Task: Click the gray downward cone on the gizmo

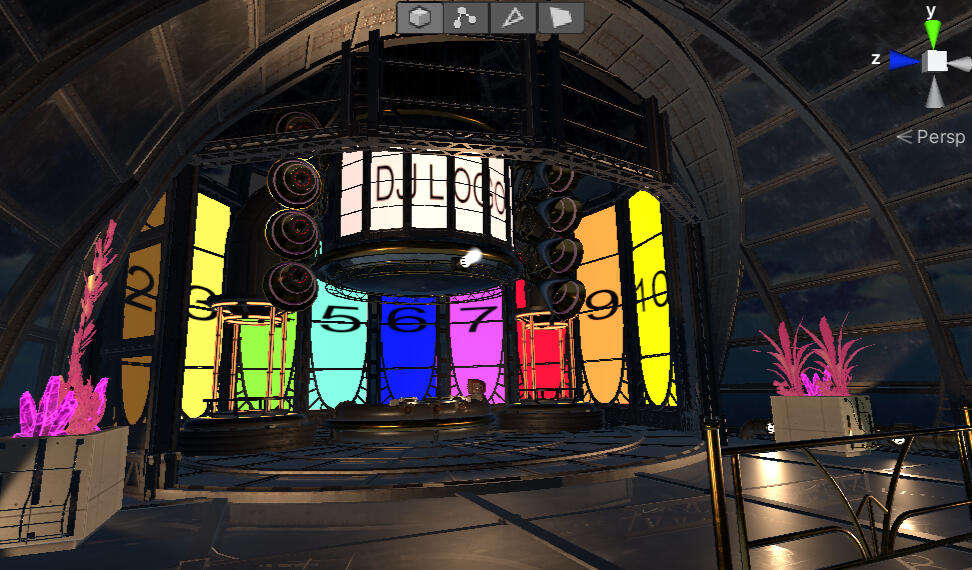Action: click(934, 93)
